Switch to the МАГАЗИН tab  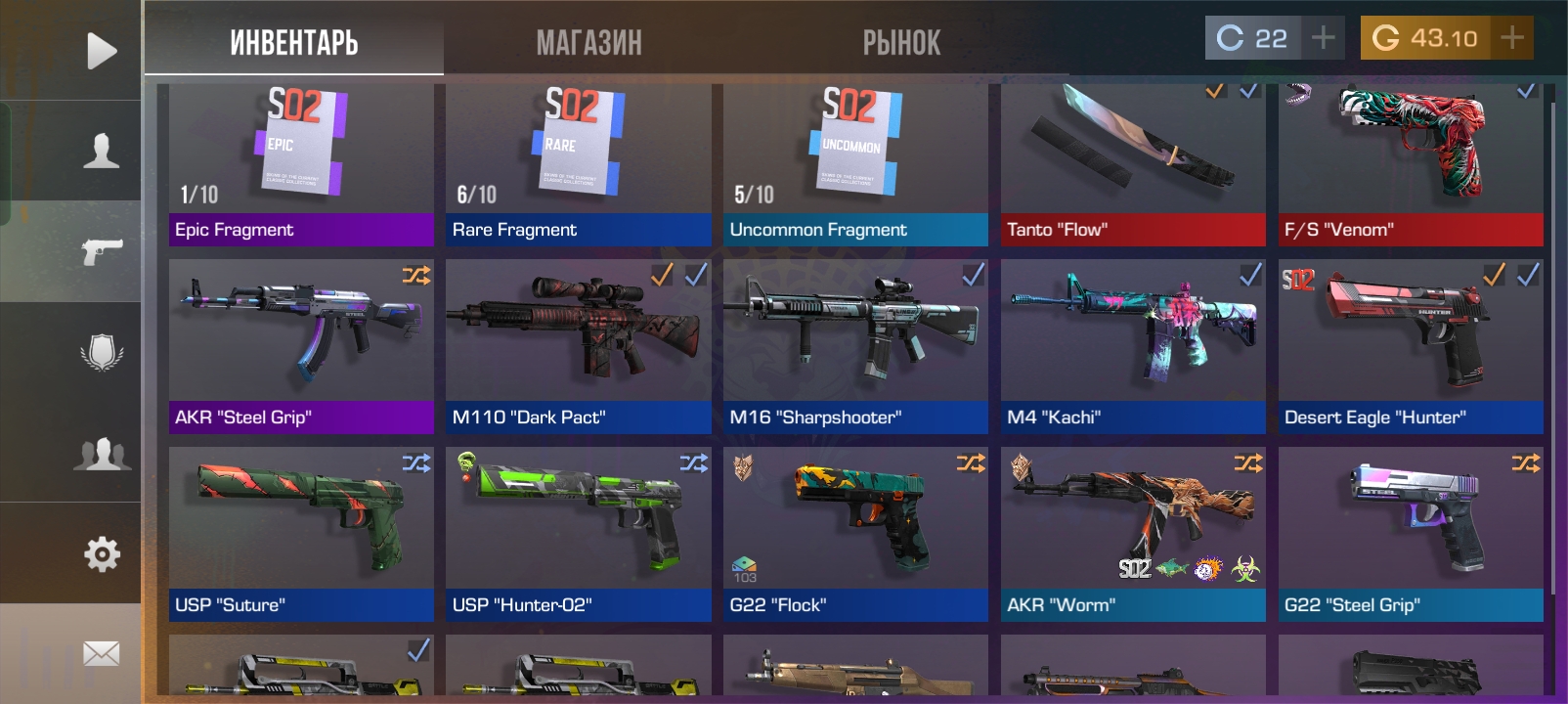coord(588,43)
